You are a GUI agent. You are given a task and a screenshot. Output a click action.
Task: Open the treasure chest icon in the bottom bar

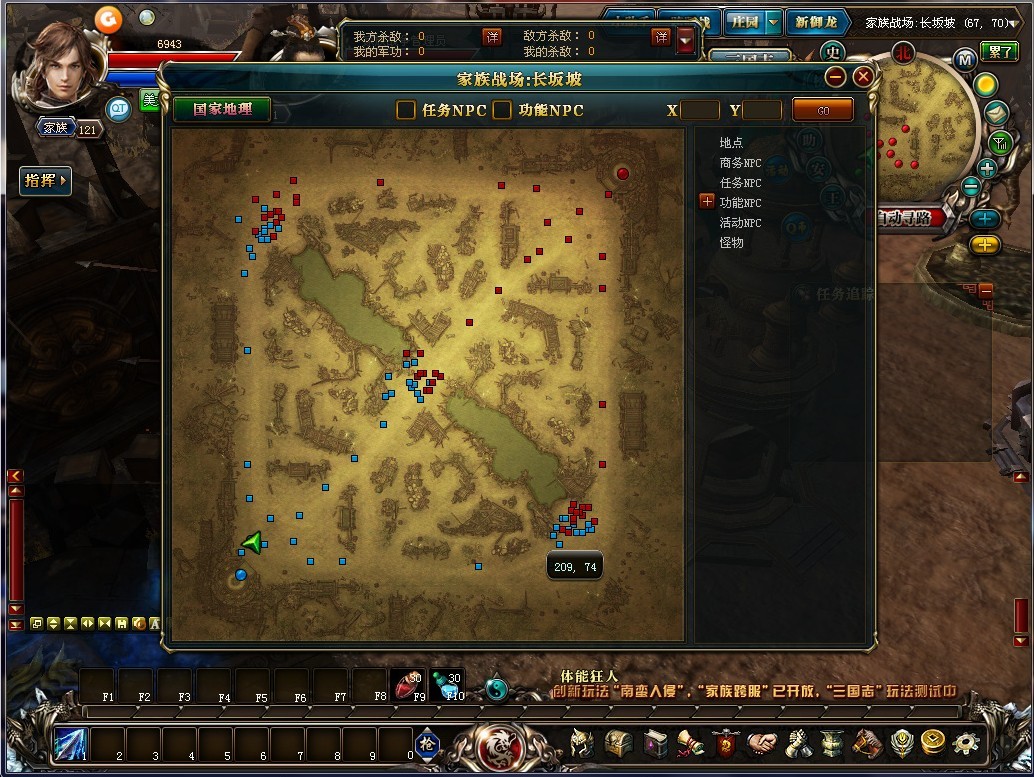point(619,744)
